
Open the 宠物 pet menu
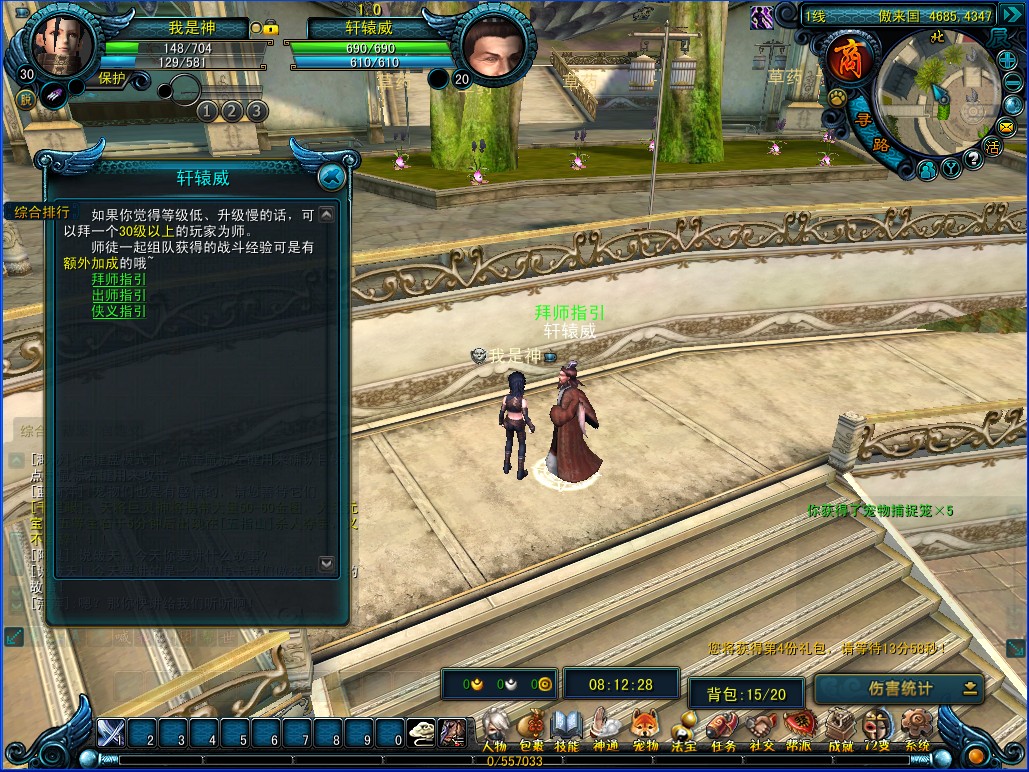coord(645,729)
